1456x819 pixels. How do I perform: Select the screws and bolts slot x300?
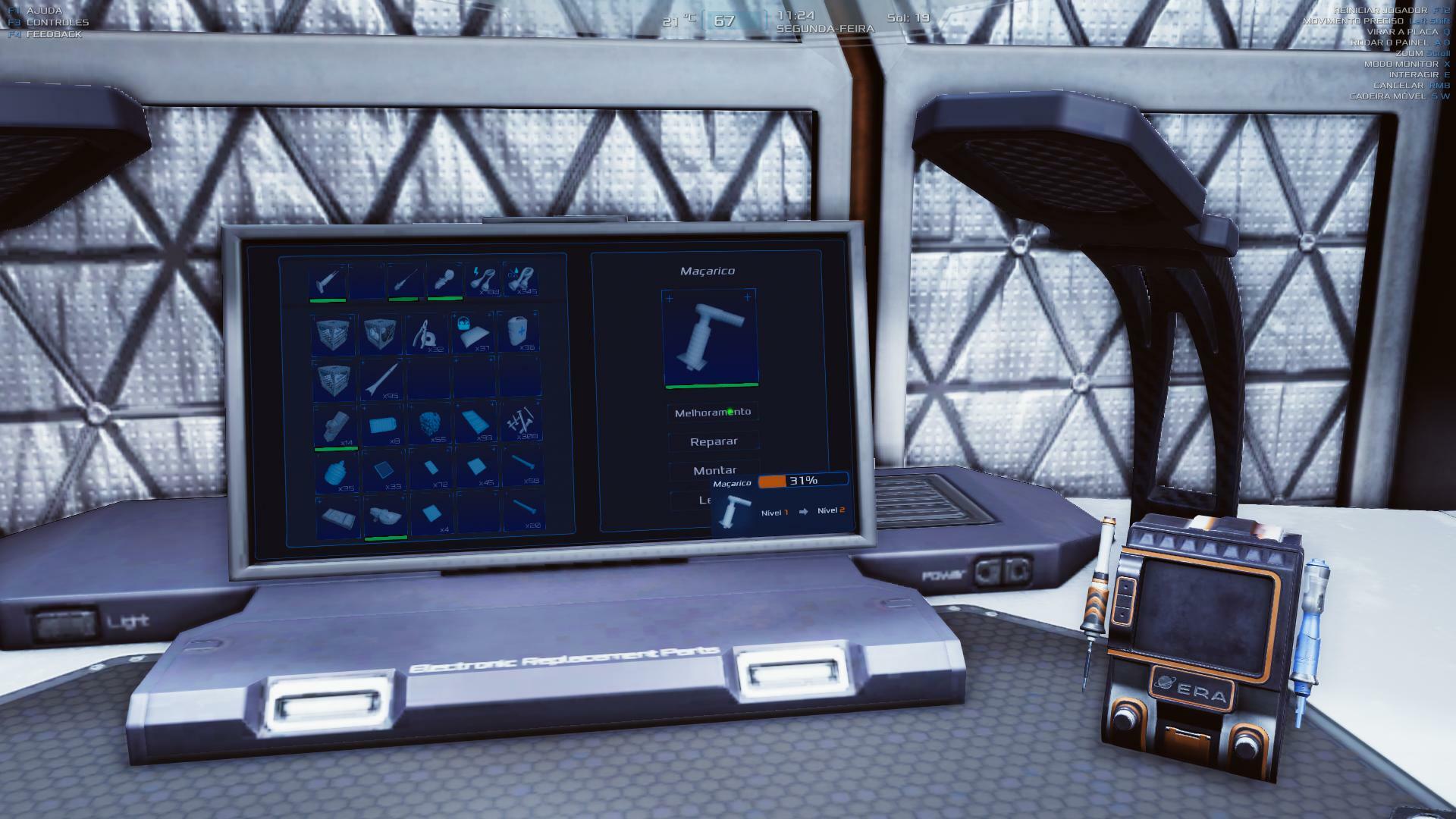click(x=522, y=423)
